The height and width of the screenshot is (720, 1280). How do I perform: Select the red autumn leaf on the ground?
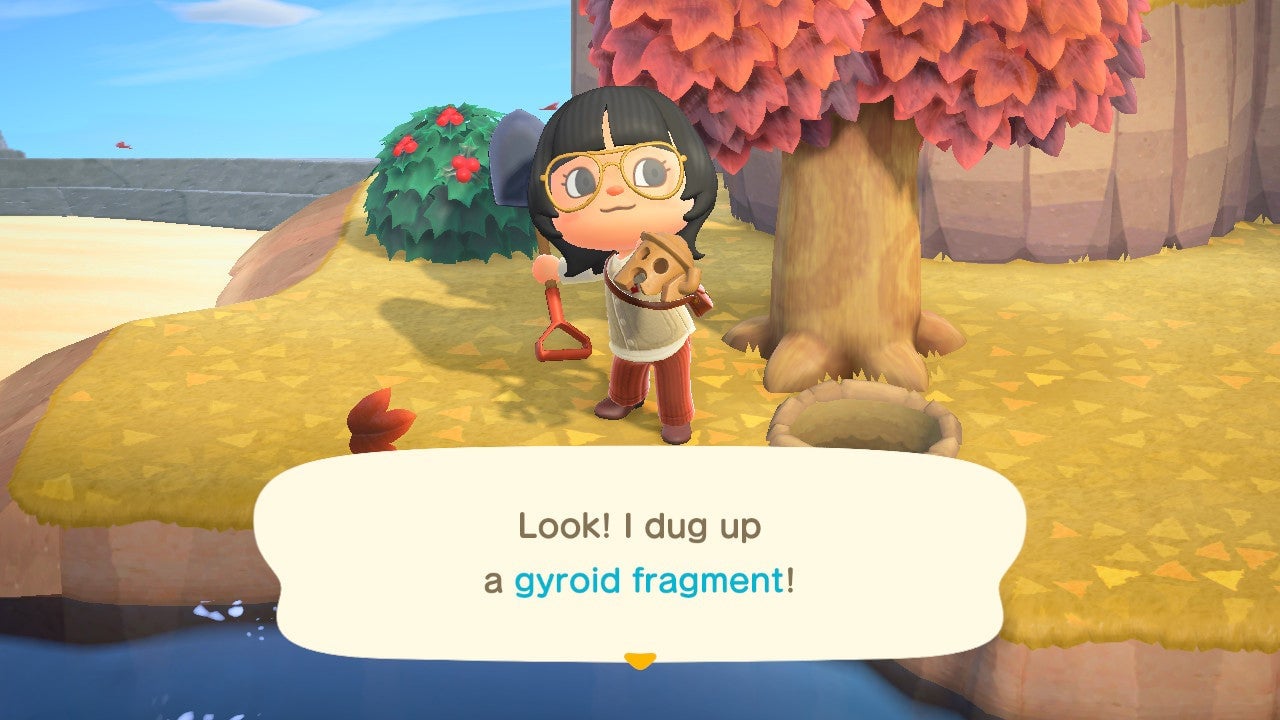pyautogui.click(x=380, y=420)
